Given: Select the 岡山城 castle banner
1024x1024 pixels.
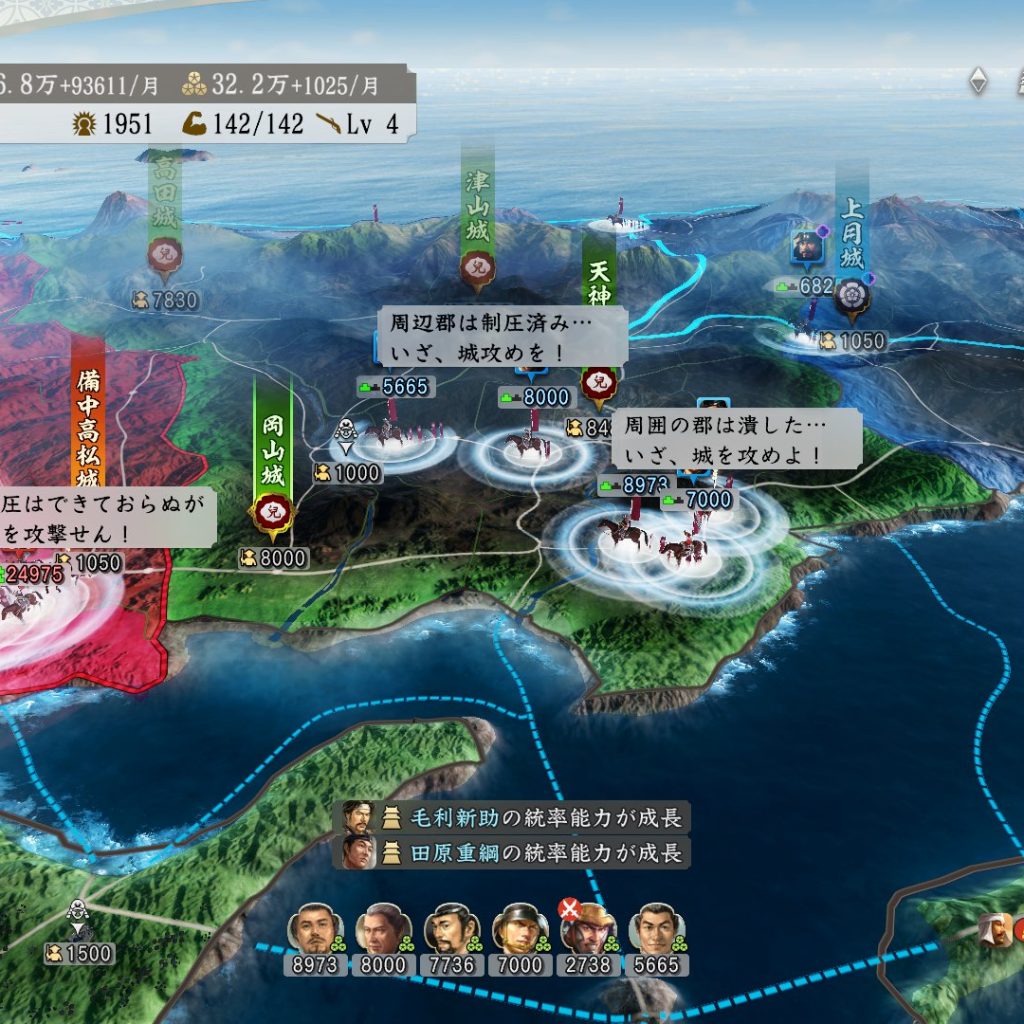Looking at the screenshot, I should coord(272,460).
